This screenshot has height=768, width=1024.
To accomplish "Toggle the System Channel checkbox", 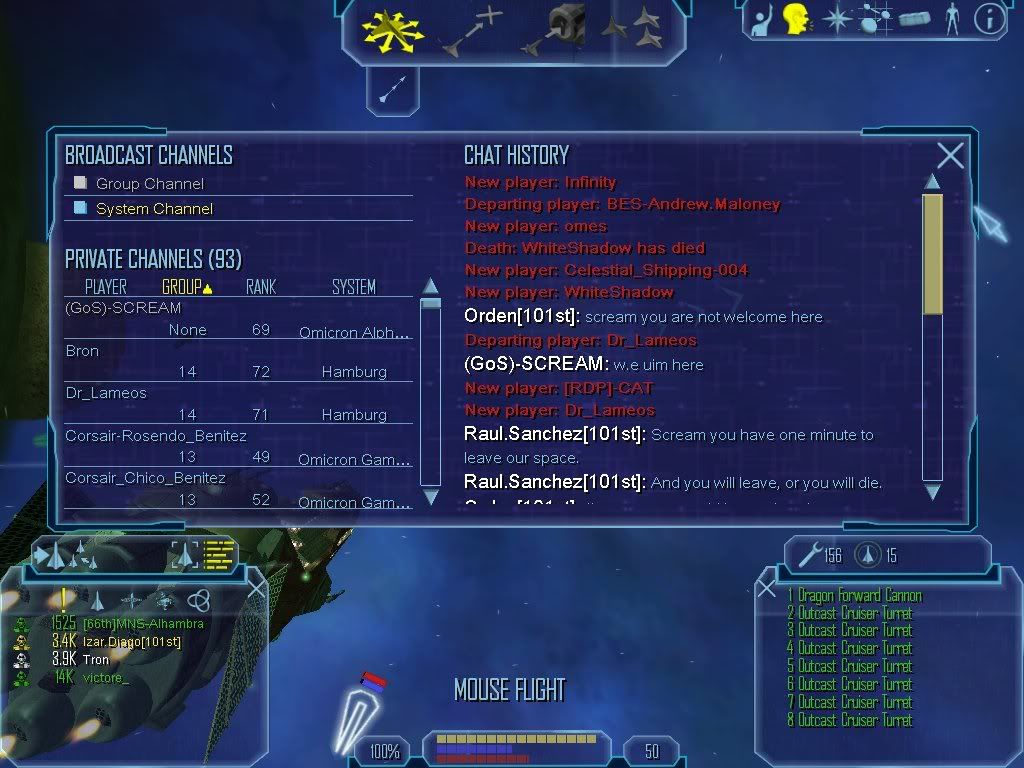I will (81, 208).
